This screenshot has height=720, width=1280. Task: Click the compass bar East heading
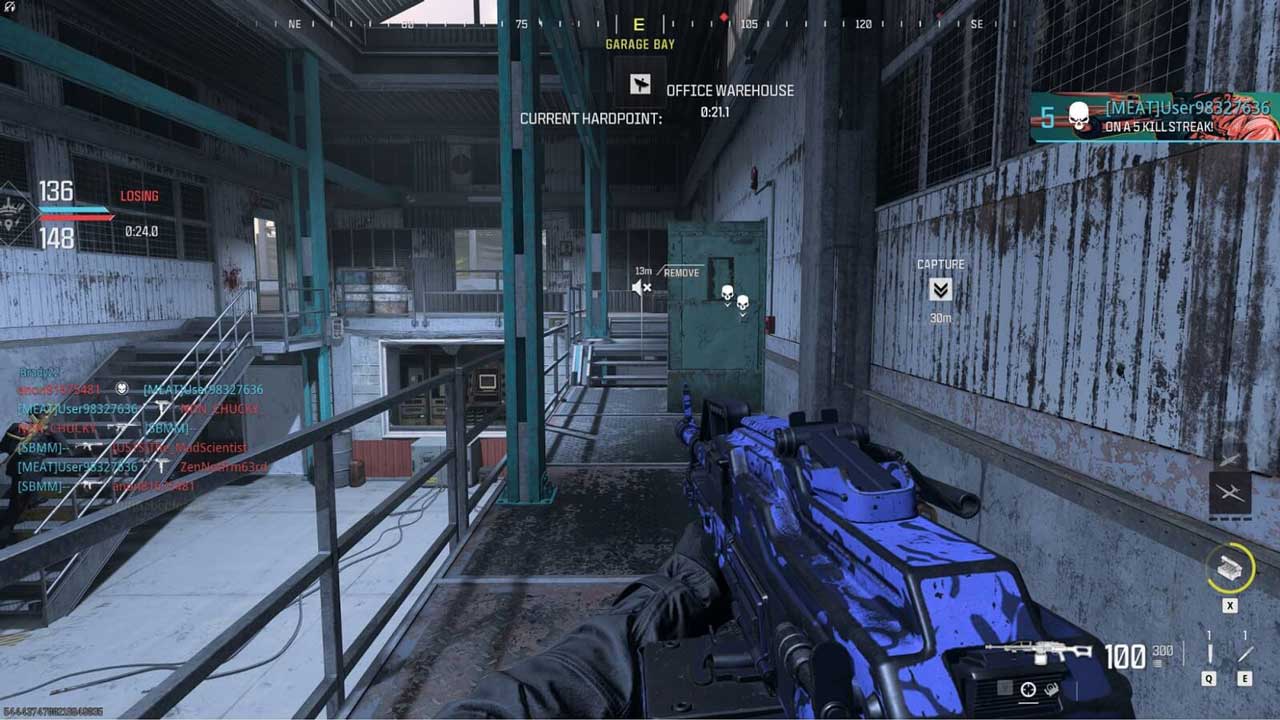pyautogui.click(x=640, y=25)
